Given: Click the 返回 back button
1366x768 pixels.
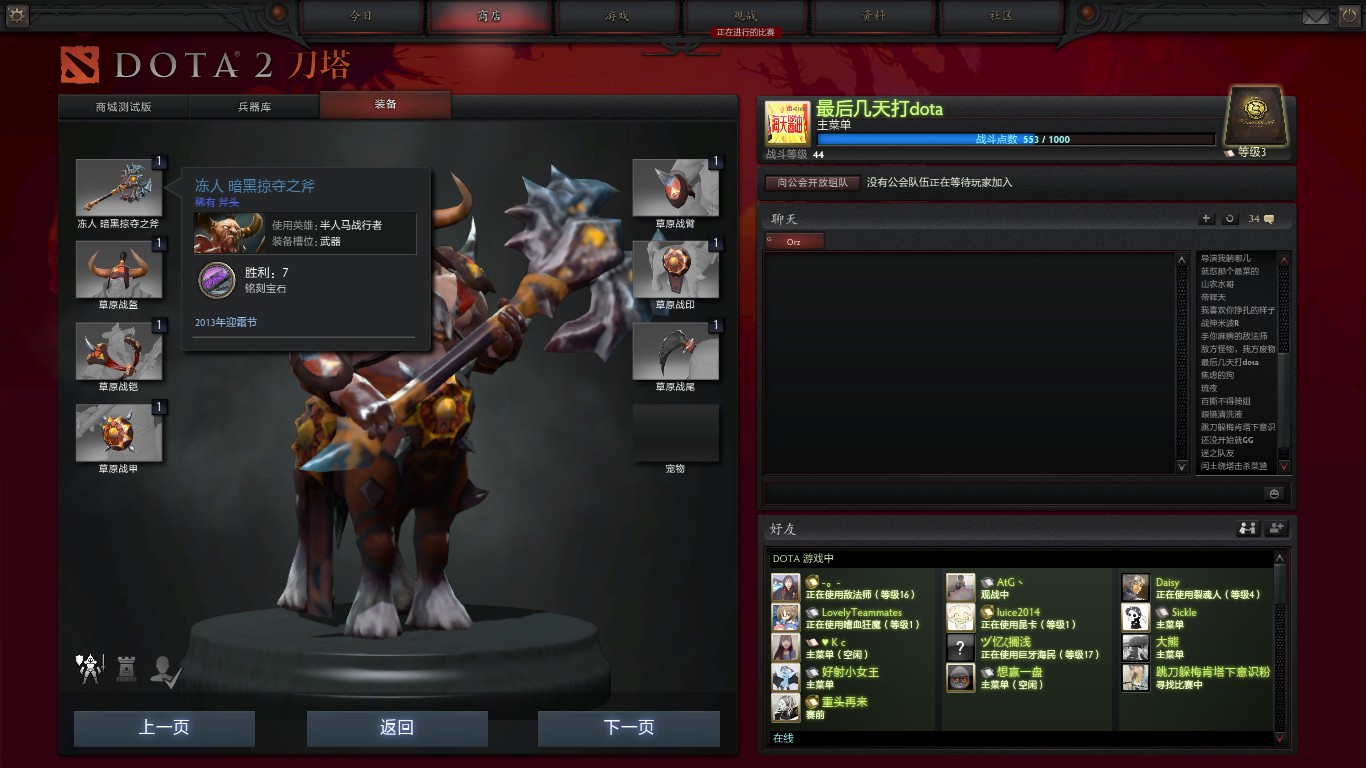Looking at the screenshot, I should pos(397,728).
